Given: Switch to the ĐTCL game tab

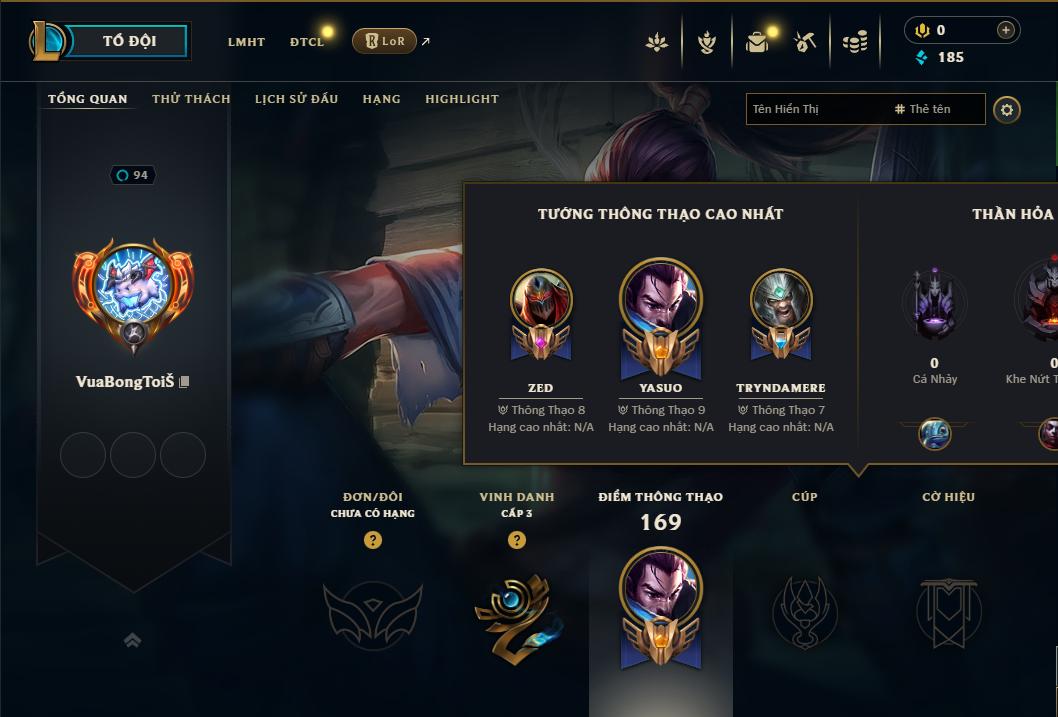Looking at the screenshot, I should (x=307, y=42).
